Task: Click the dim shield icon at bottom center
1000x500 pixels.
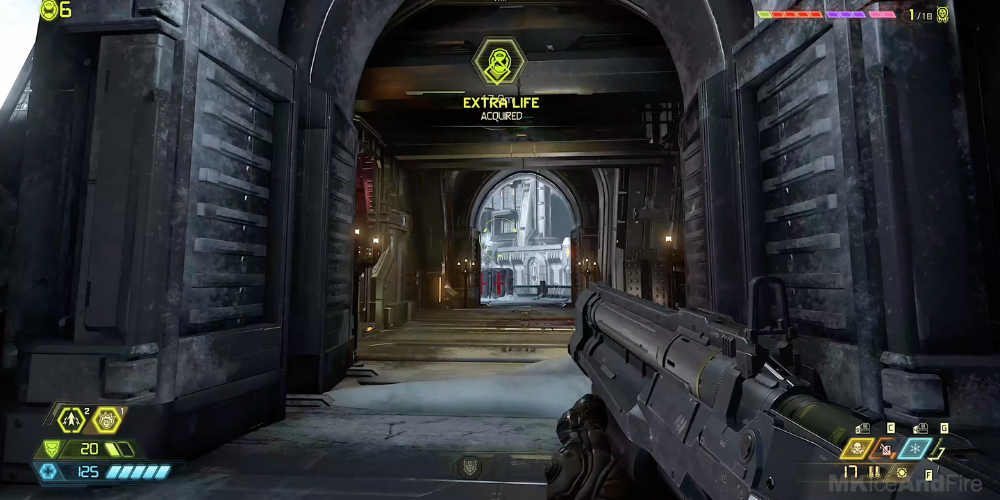Action: click(468, 465)
